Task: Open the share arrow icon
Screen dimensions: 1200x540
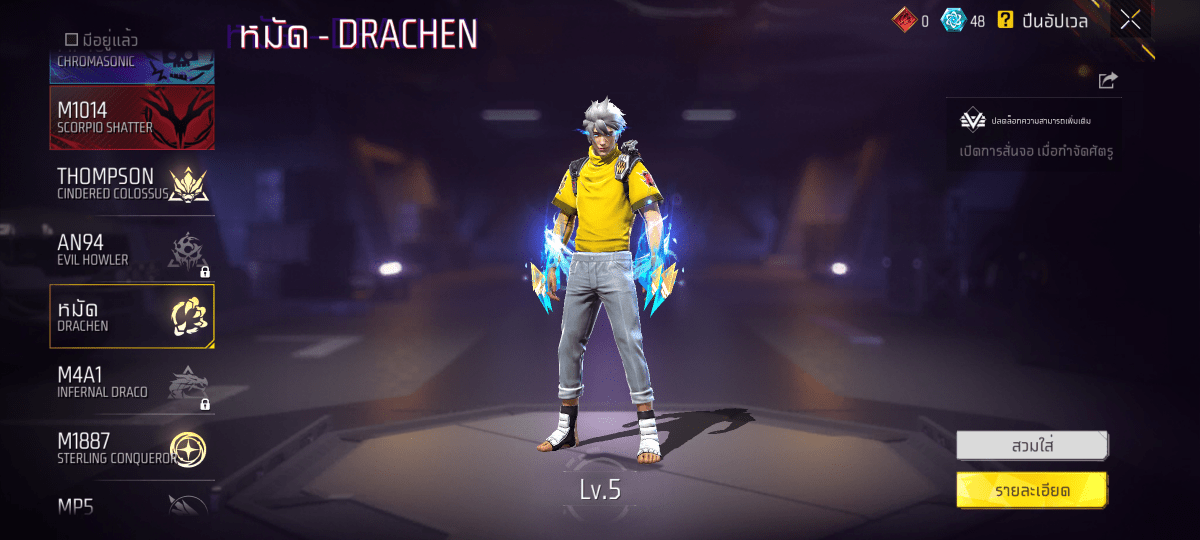Action: coord(1107,81)
